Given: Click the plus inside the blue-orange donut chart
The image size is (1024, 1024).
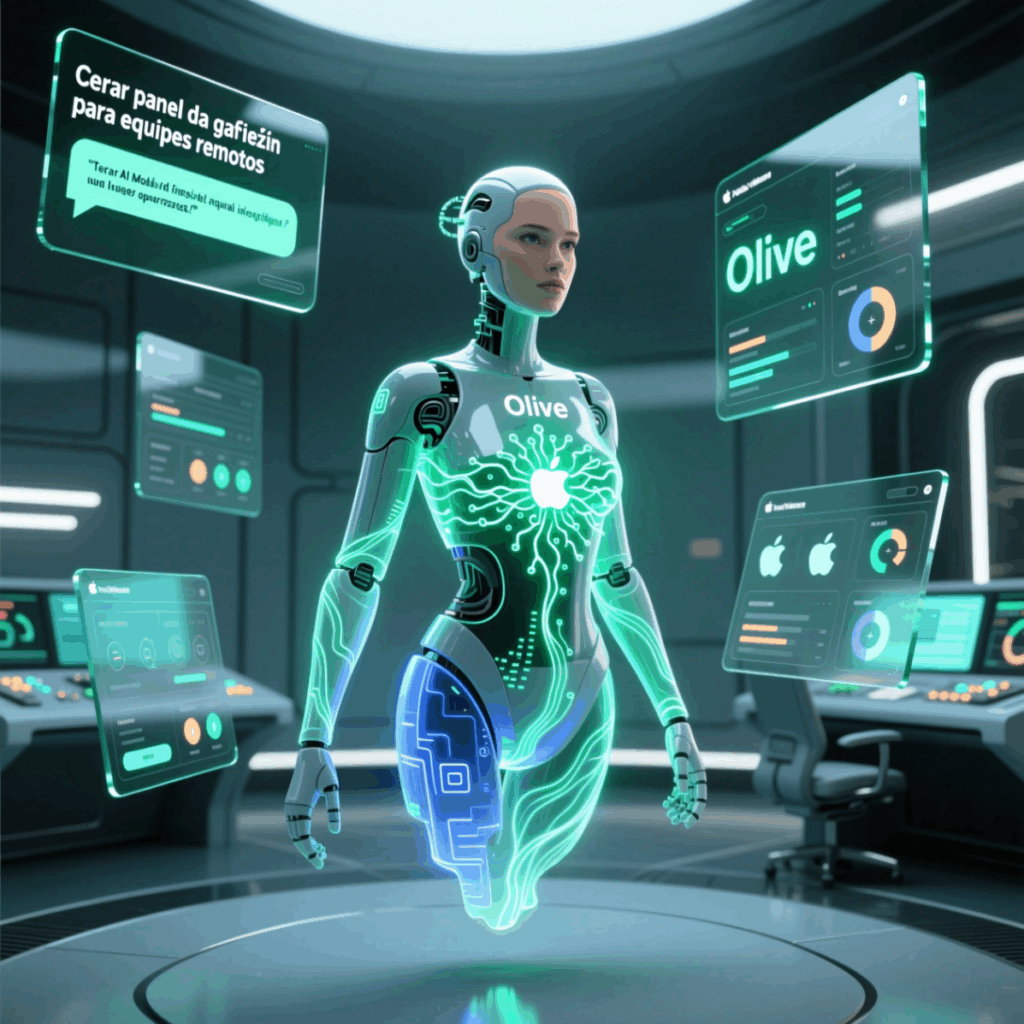Looking at the screenshot, I should (872, 320).
